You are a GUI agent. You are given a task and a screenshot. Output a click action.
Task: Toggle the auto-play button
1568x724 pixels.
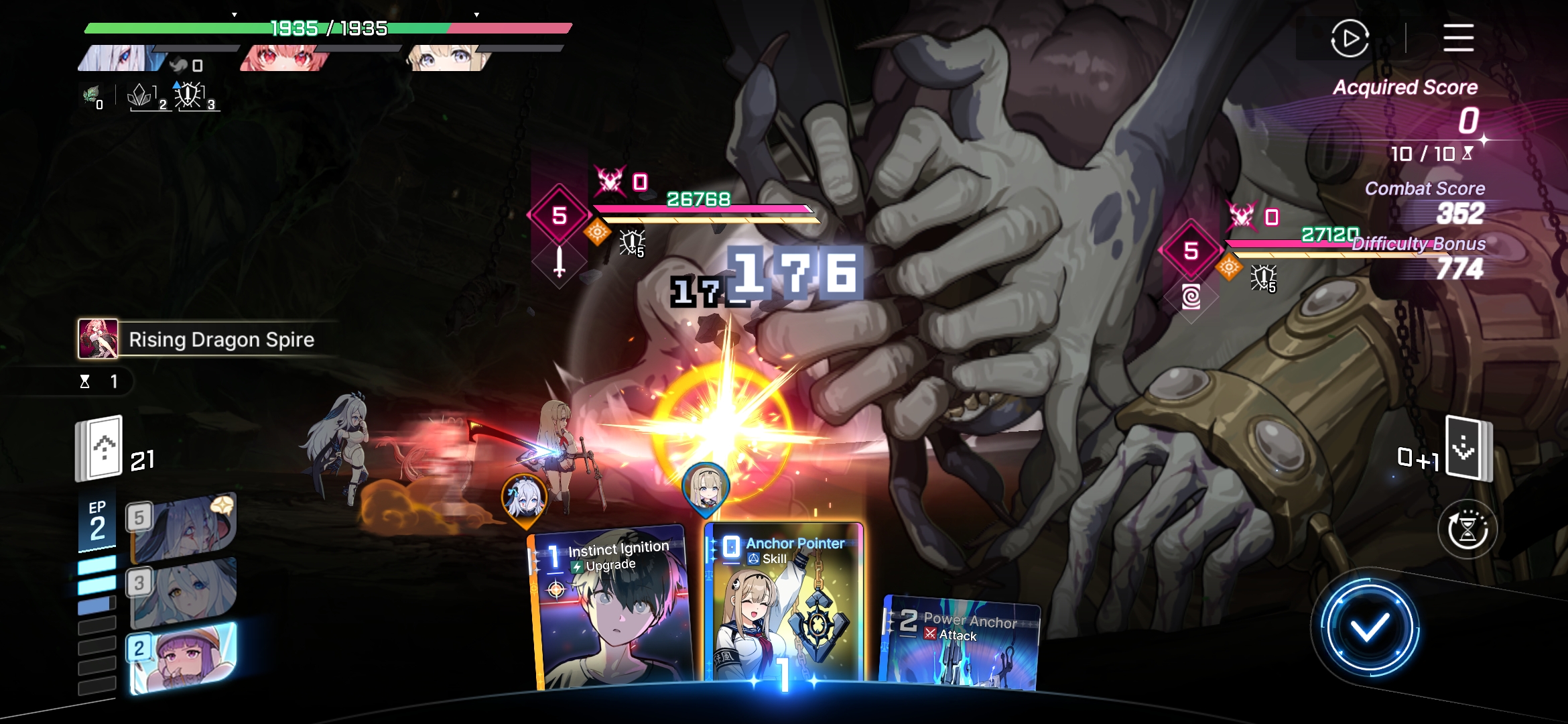tap(1349, 38)
